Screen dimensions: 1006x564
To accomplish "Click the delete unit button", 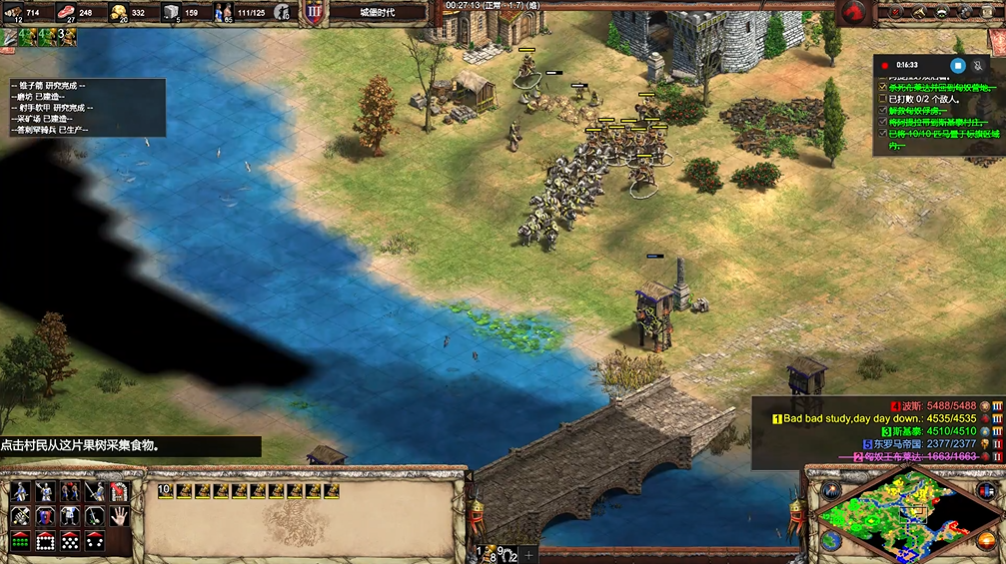I will point(119,491).
